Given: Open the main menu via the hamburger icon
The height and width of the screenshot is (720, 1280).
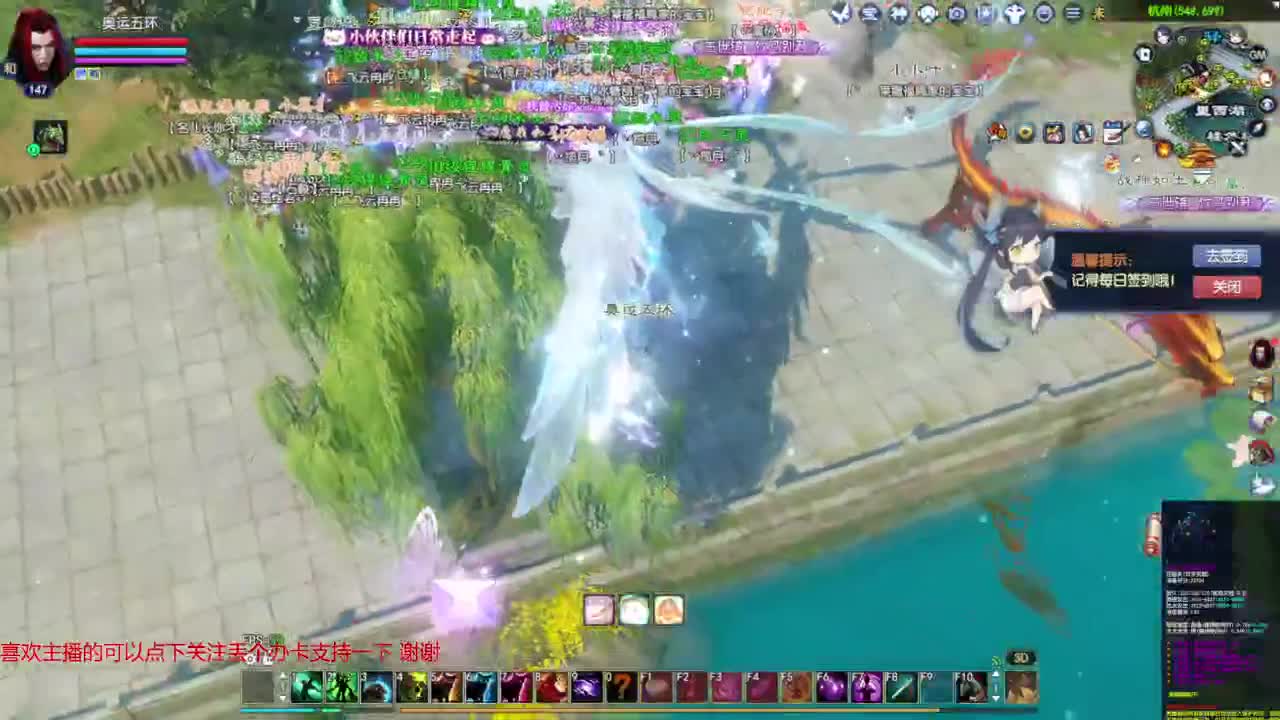Looking at the screenshot, I should pos(1073,12).
